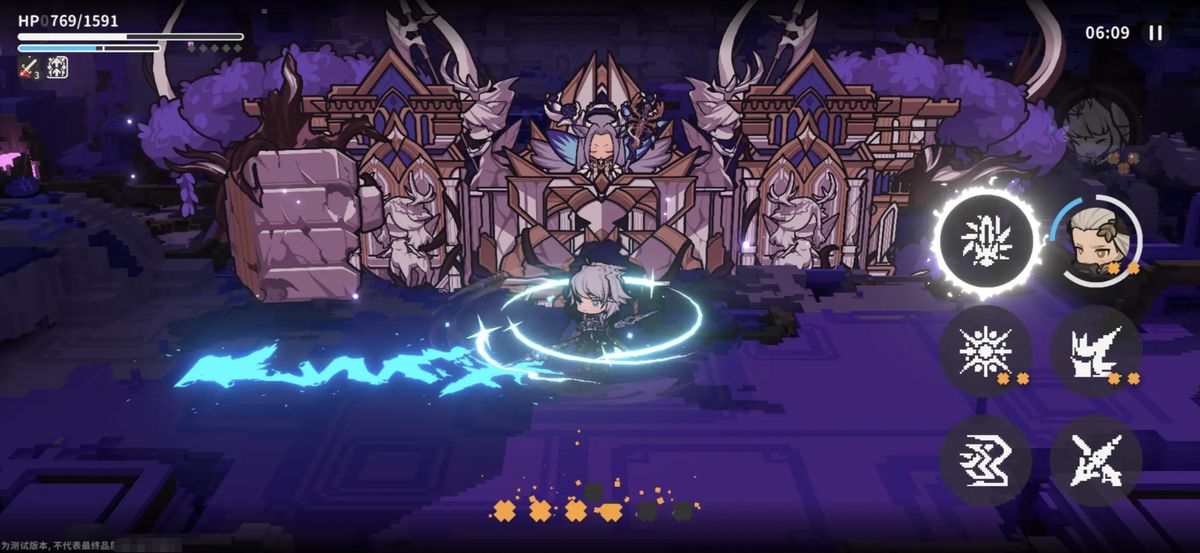
Task: Trigger the claw slash skill
Action: click(1096, 351)
